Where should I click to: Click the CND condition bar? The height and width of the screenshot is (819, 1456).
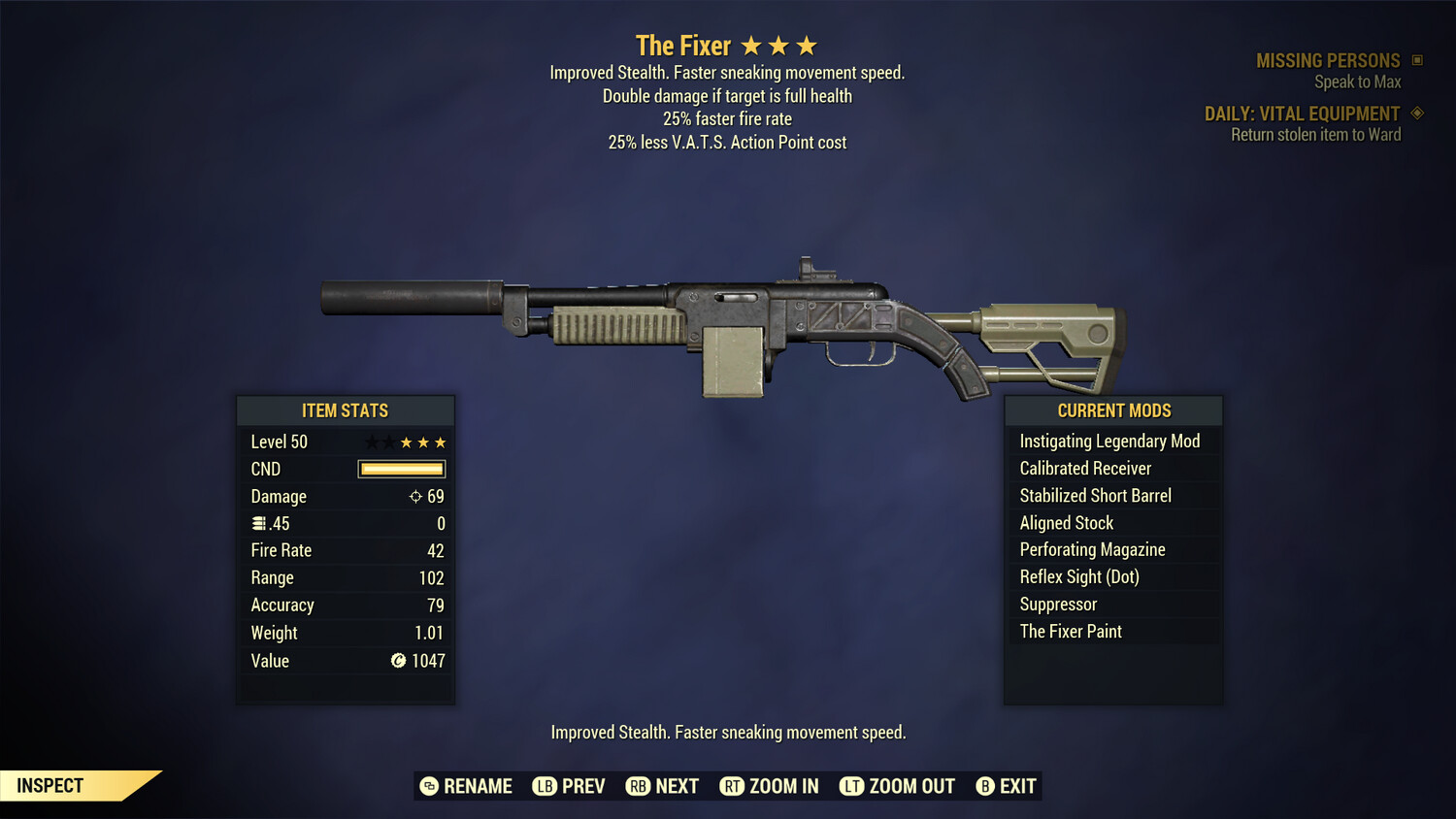pos(401,469)
